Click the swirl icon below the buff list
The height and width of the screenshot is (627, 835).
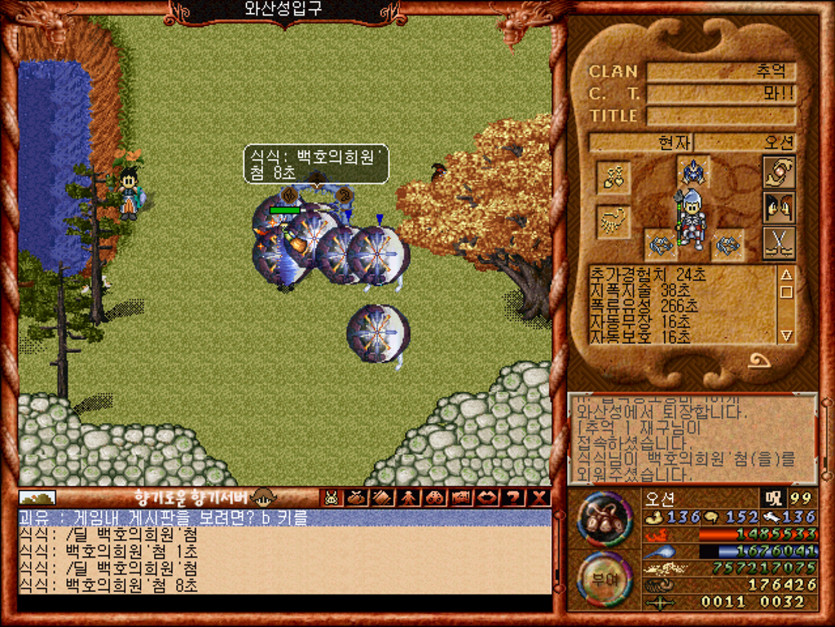click(760, 358)
